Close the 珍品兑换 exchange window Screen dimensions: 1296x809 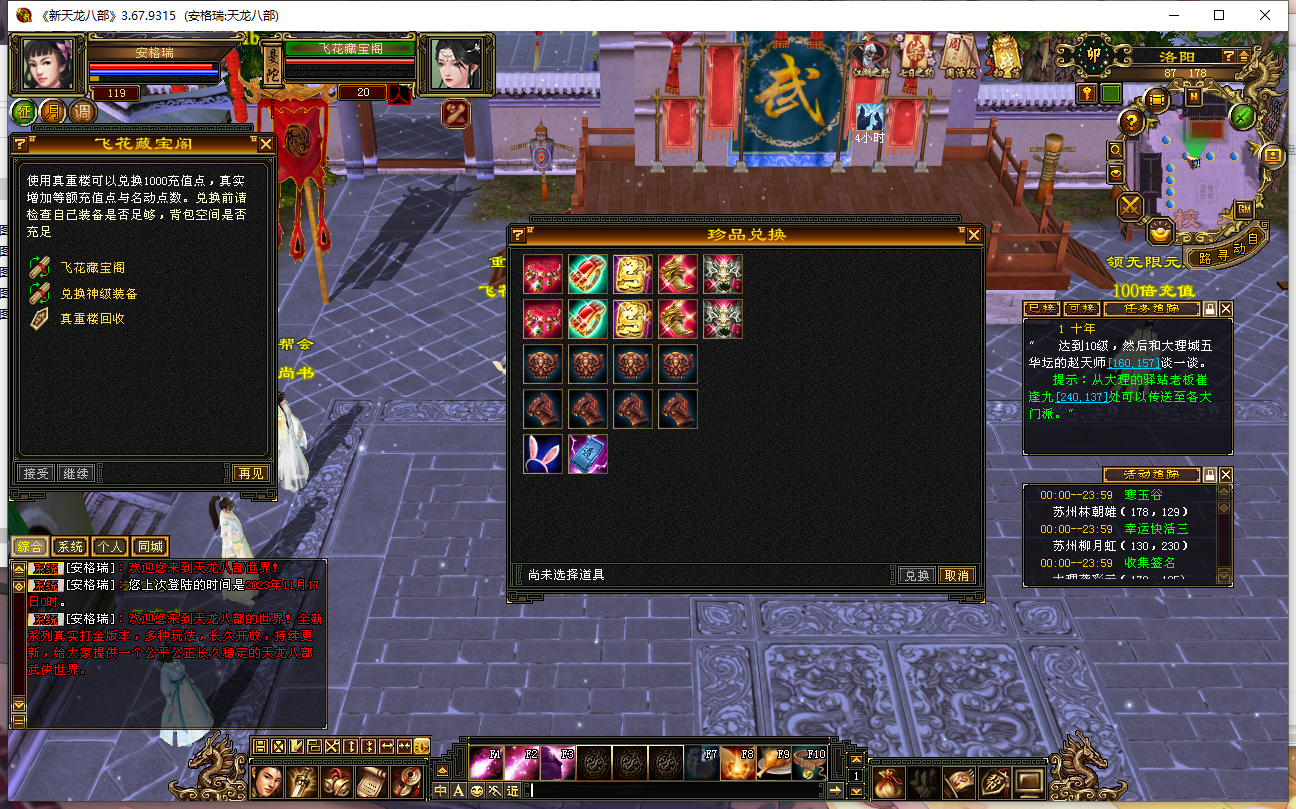pos(973,235)
